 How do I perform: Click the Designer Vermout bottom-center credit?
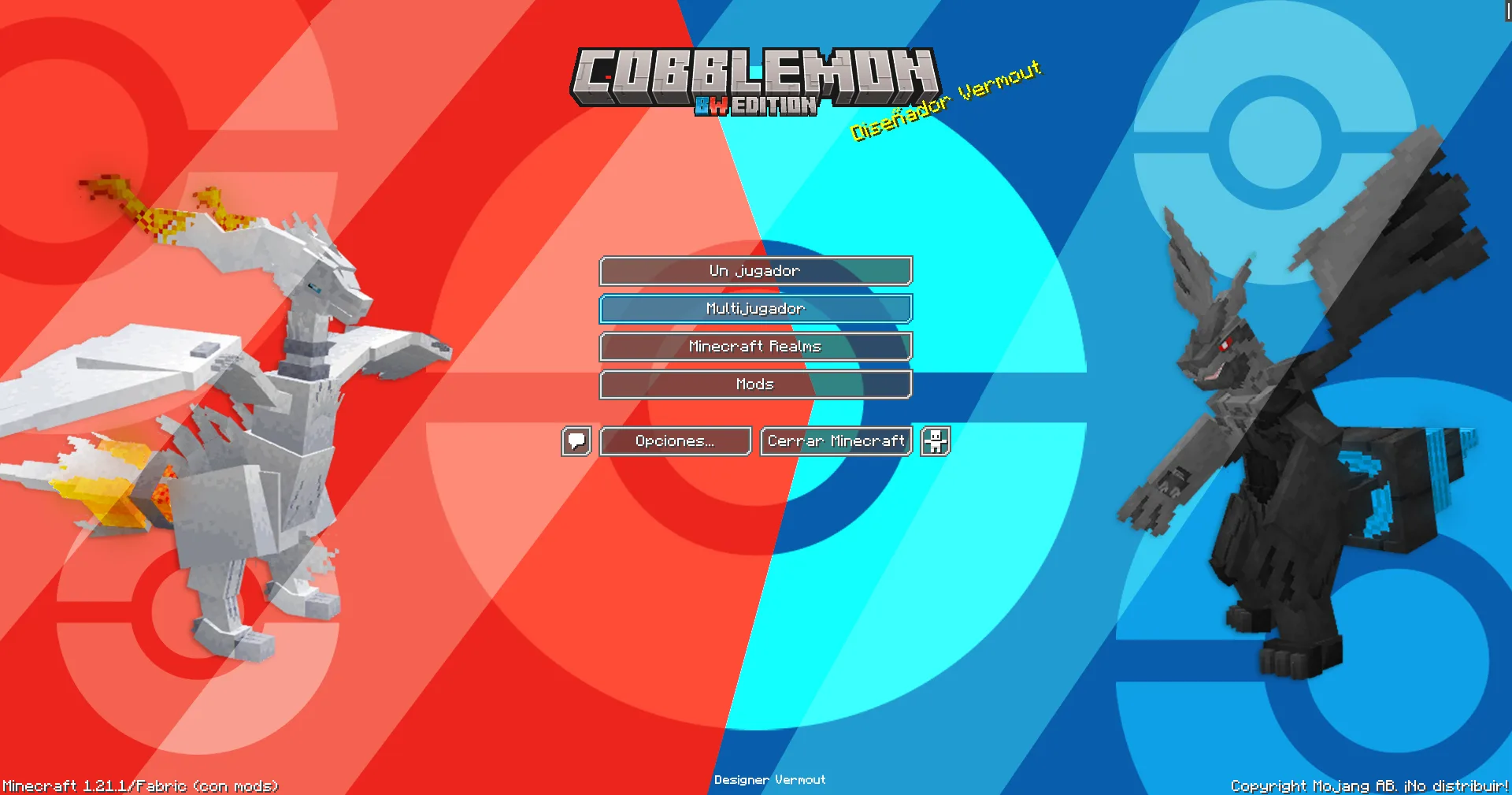769,779
